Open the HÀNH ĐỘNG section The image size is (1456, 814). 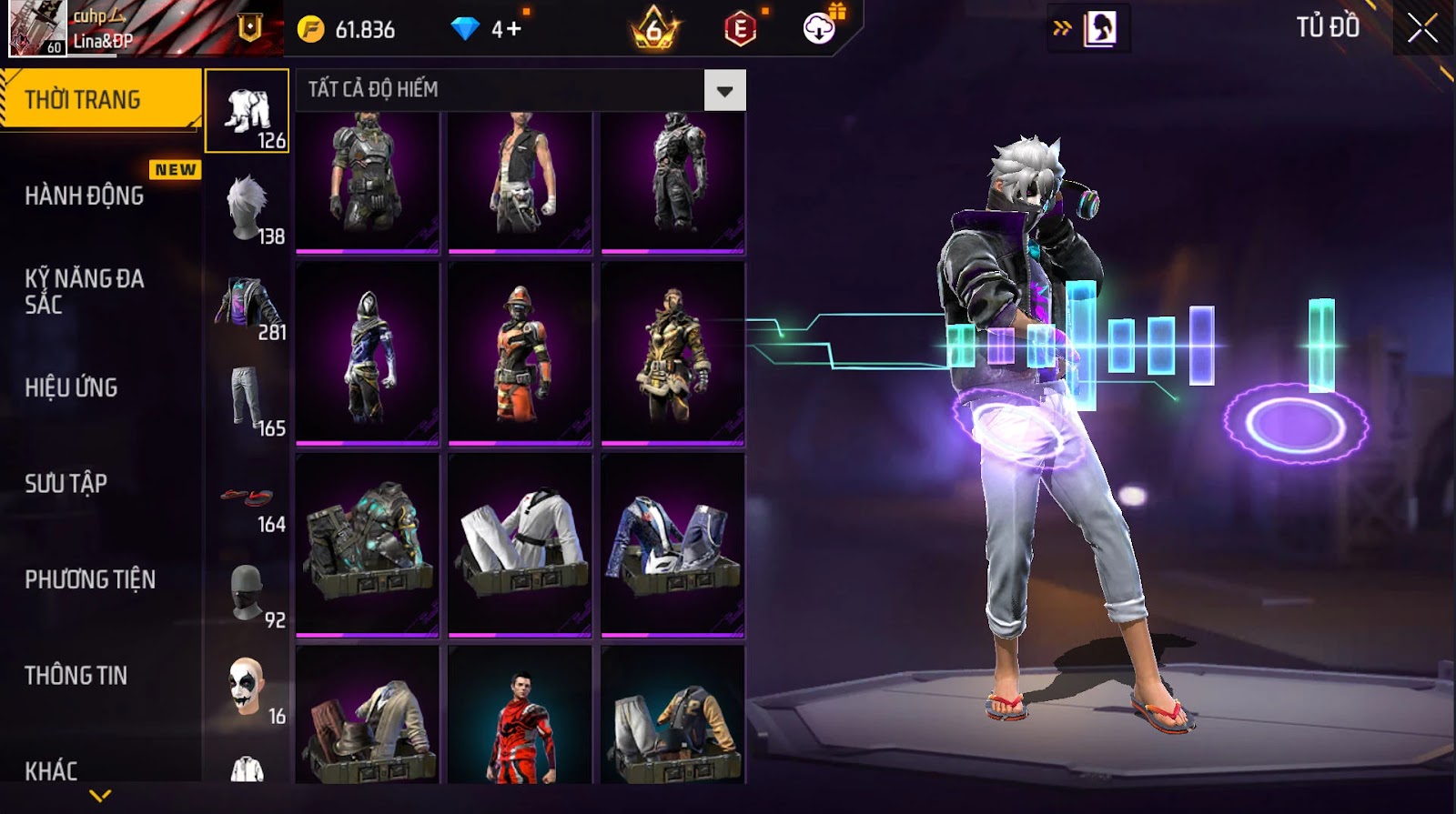click(x=85, y=196)
